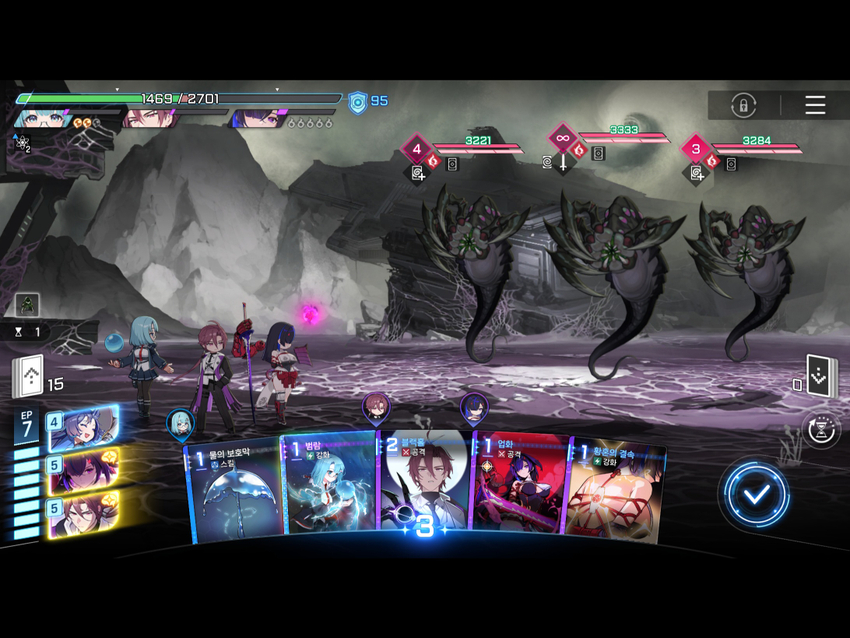Select the blue-haired character EP skill costing 4
The image size is (850, 638).
[x=84, y=428]
